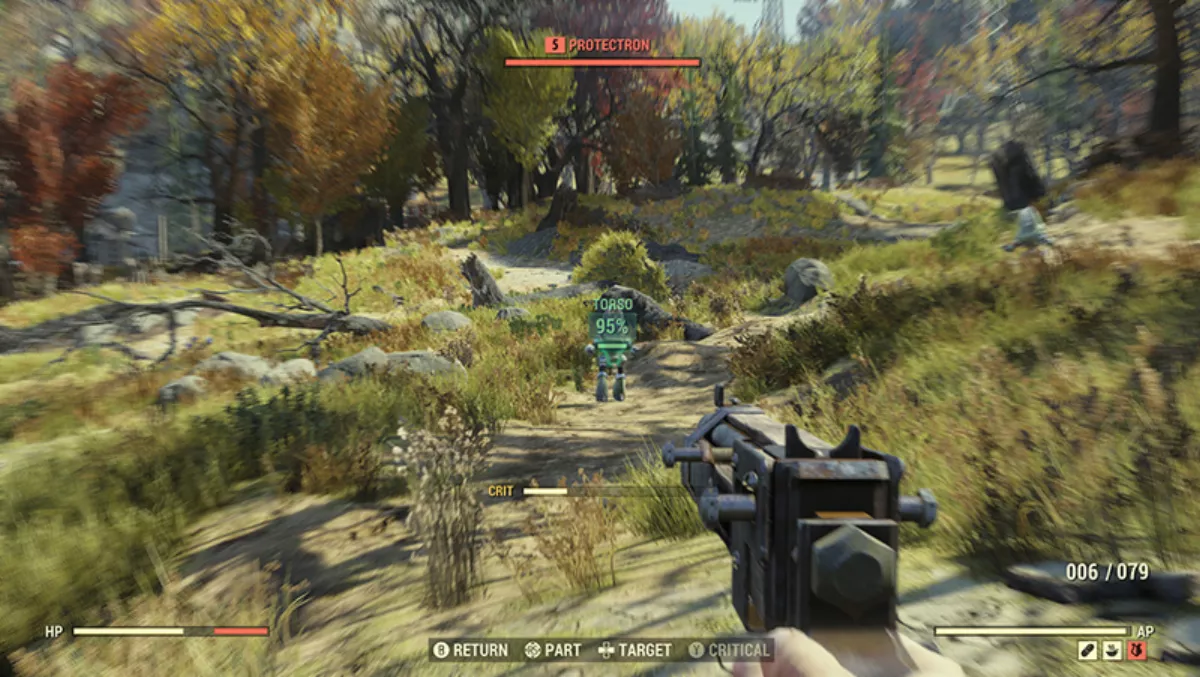Viewport: 1200px width, 677px height.
Task: Click the red creature status icon
Action: 1136,650
